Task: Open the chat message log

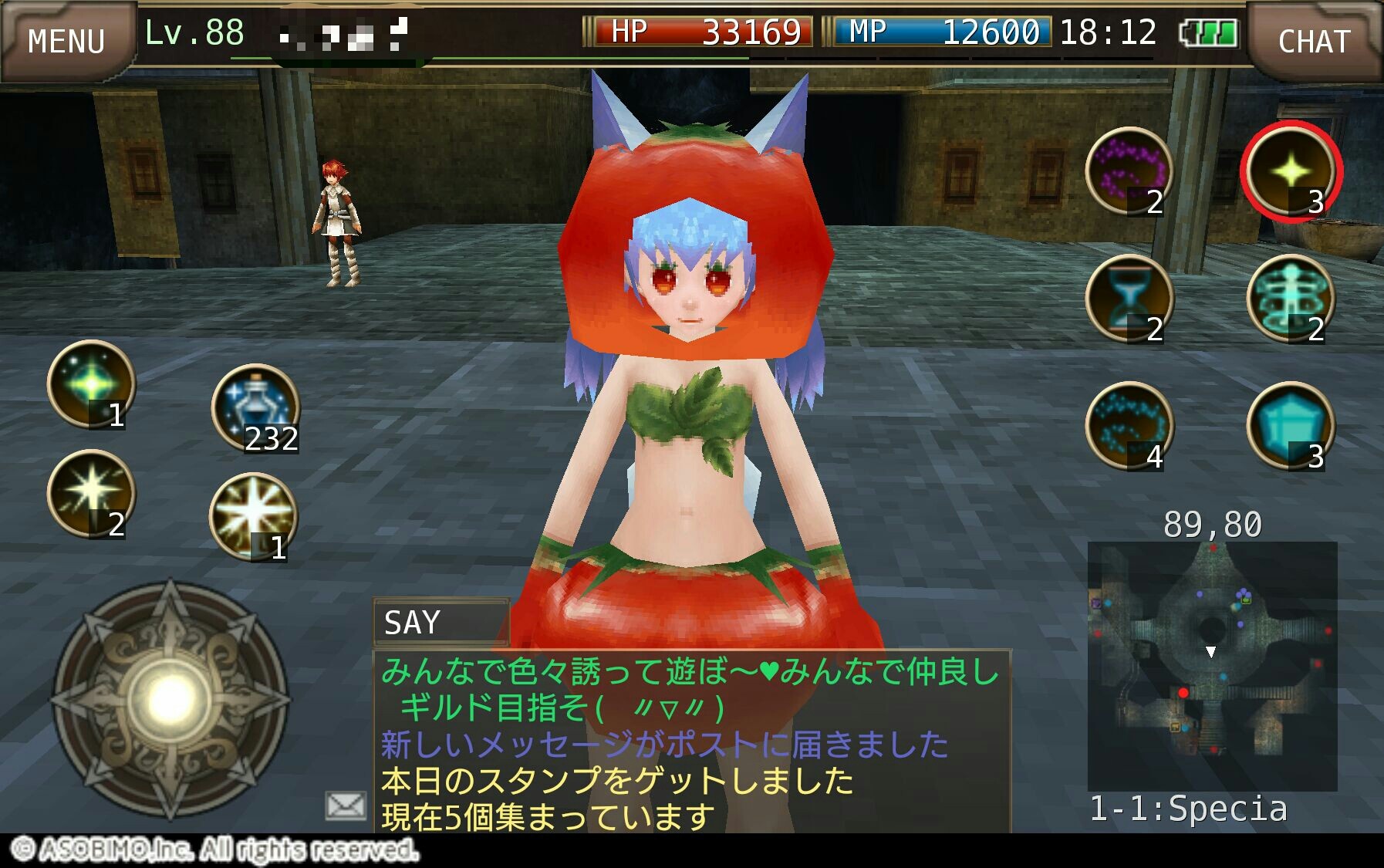Action: tap(692, 742)
